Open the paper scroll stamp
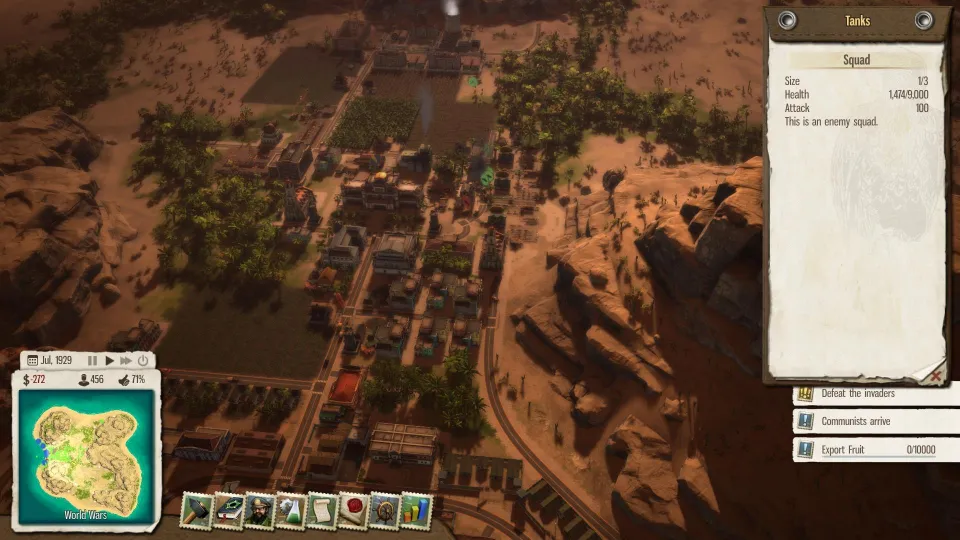Screen dimensions: 960x540 pos(322,511)
